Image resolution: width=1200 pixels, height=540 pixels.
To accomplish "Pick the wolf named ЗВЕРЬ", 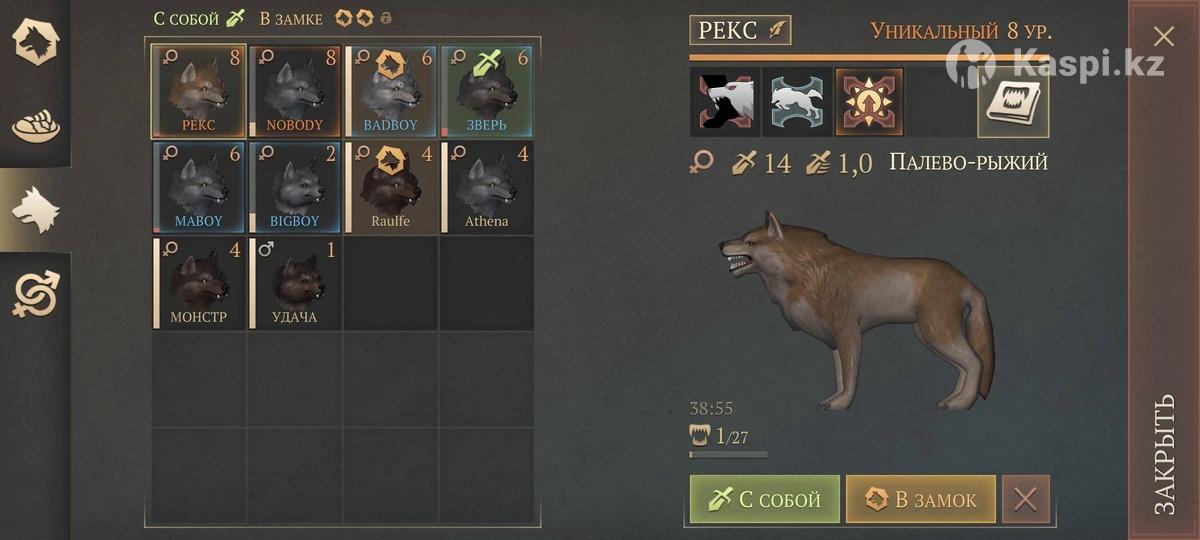I will tap(486, 90).
